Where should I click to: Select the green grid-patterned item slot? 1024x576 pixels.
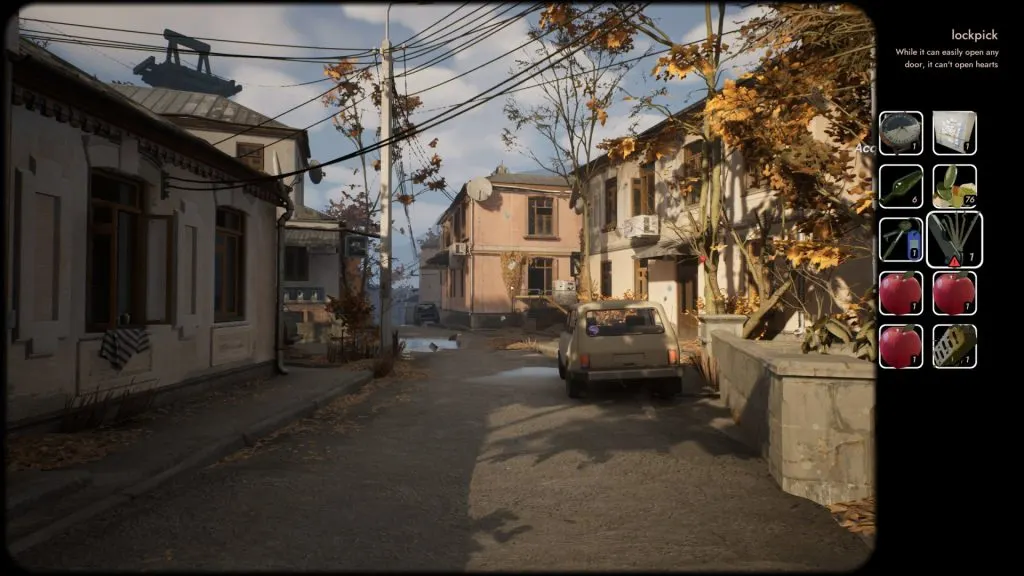tap(954, 346)
